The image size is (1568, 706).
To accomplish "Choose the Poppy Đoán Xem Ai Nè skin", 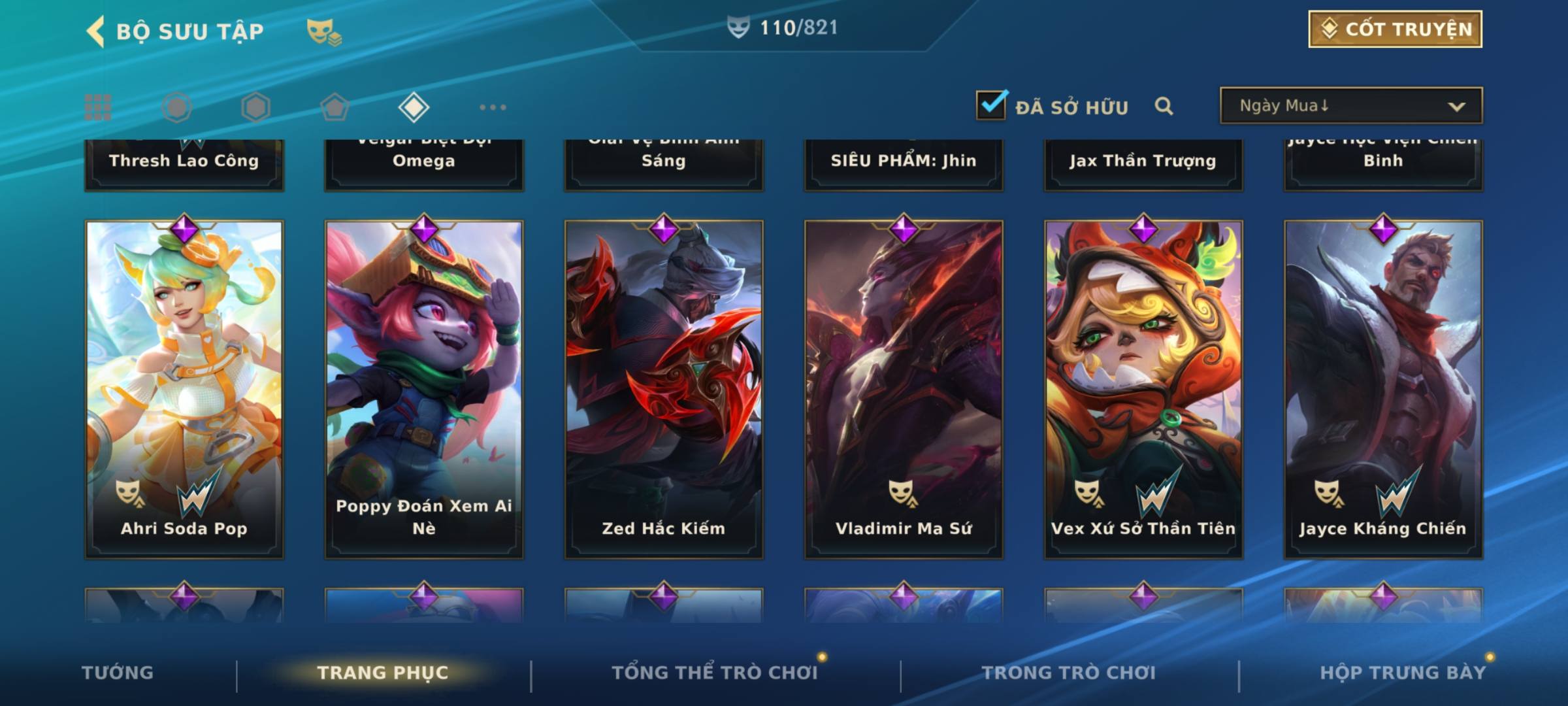I will (424, 389).
